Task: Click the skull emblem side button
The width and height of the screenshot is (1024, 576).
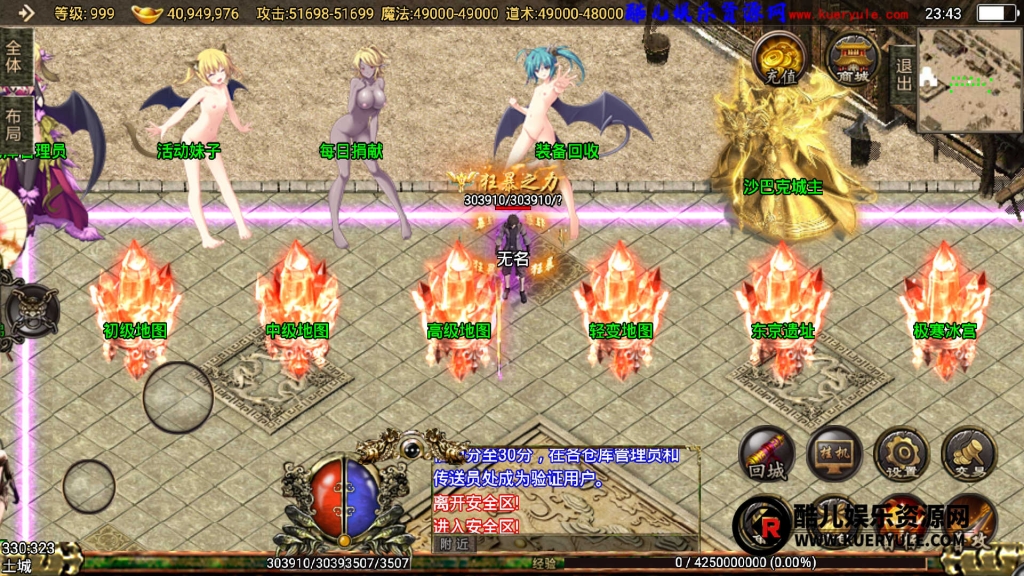Action: (30, 309)
